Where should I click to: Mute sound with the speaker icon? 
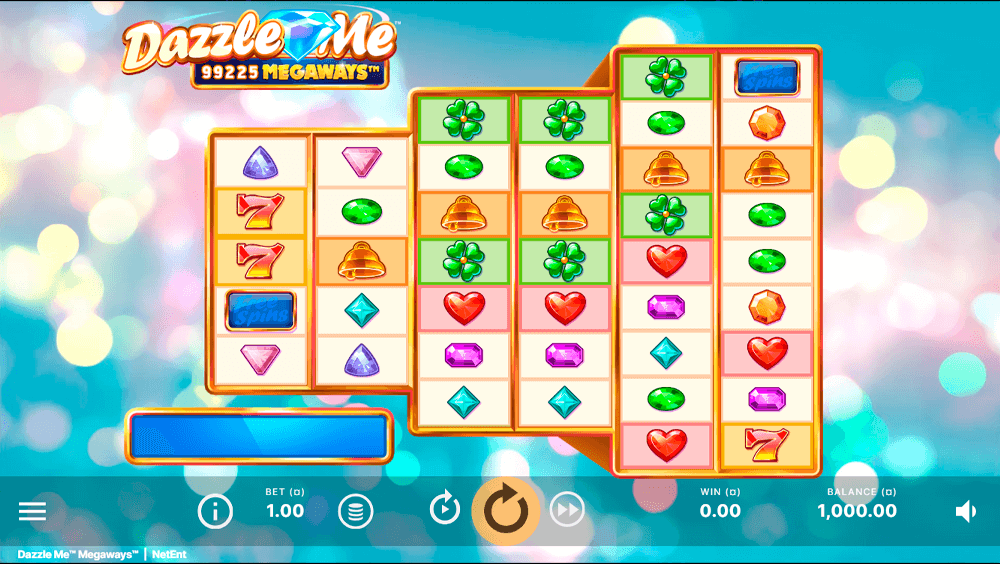point(965,512)
